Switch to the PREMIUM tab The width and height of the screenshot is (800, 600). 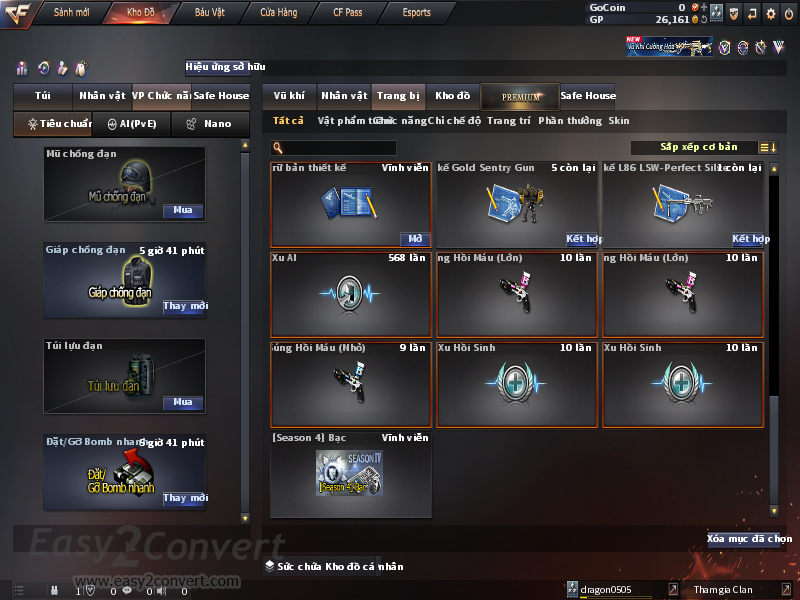(520, 96)
